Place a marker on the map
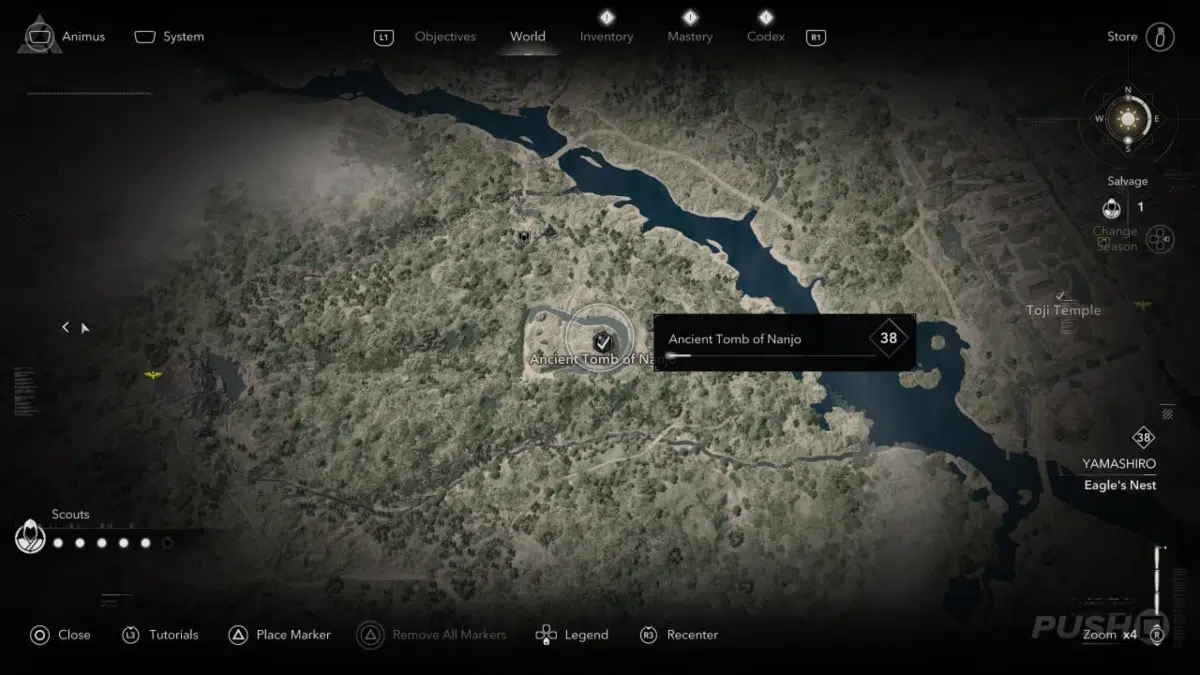 [280, 635]
